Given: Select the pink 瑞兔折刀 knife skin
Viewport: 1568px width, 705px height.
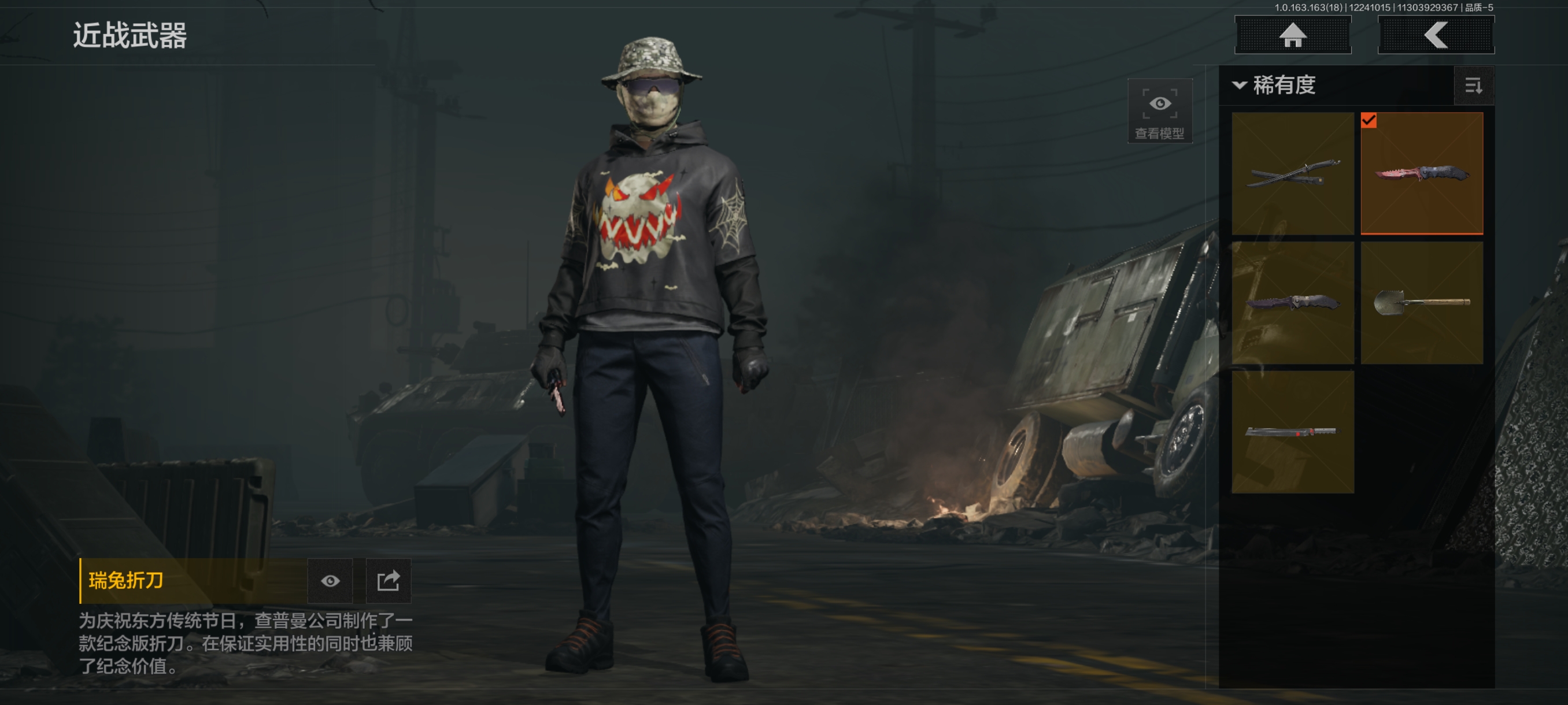Looking at the screenshot, I should click(x=1421, y=173).
